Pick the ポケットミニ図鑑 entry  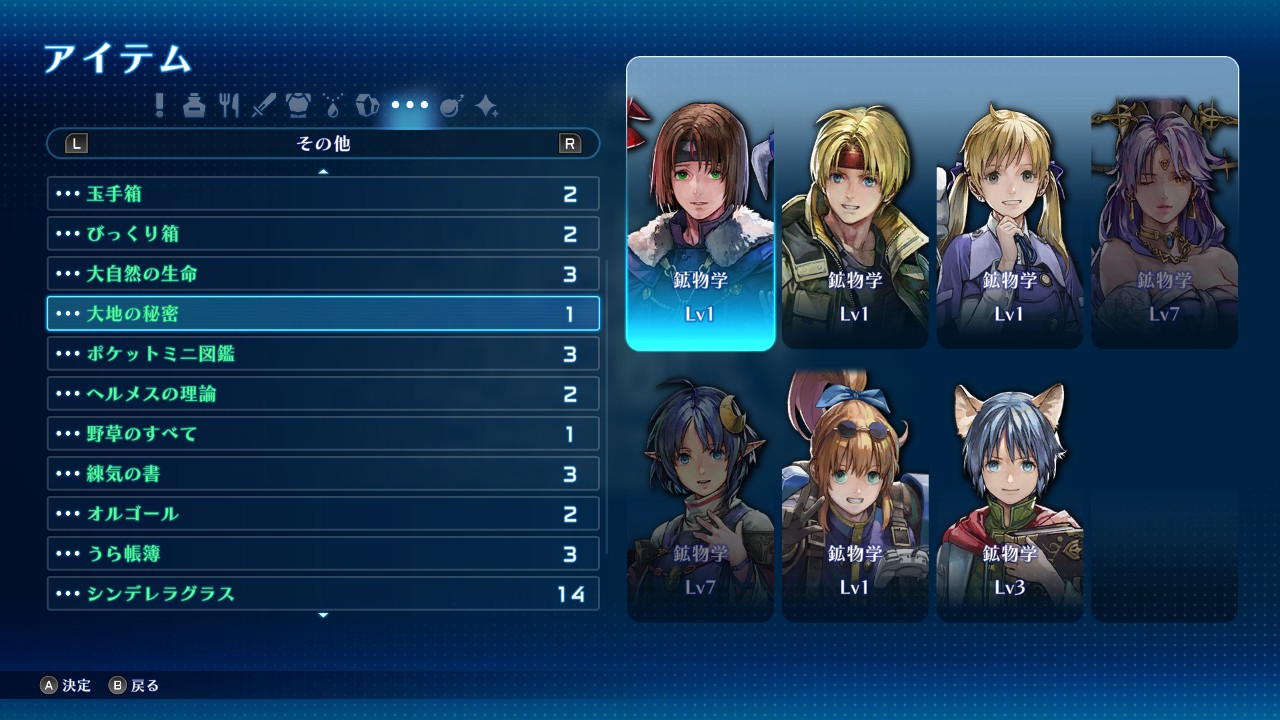[323, 354]
